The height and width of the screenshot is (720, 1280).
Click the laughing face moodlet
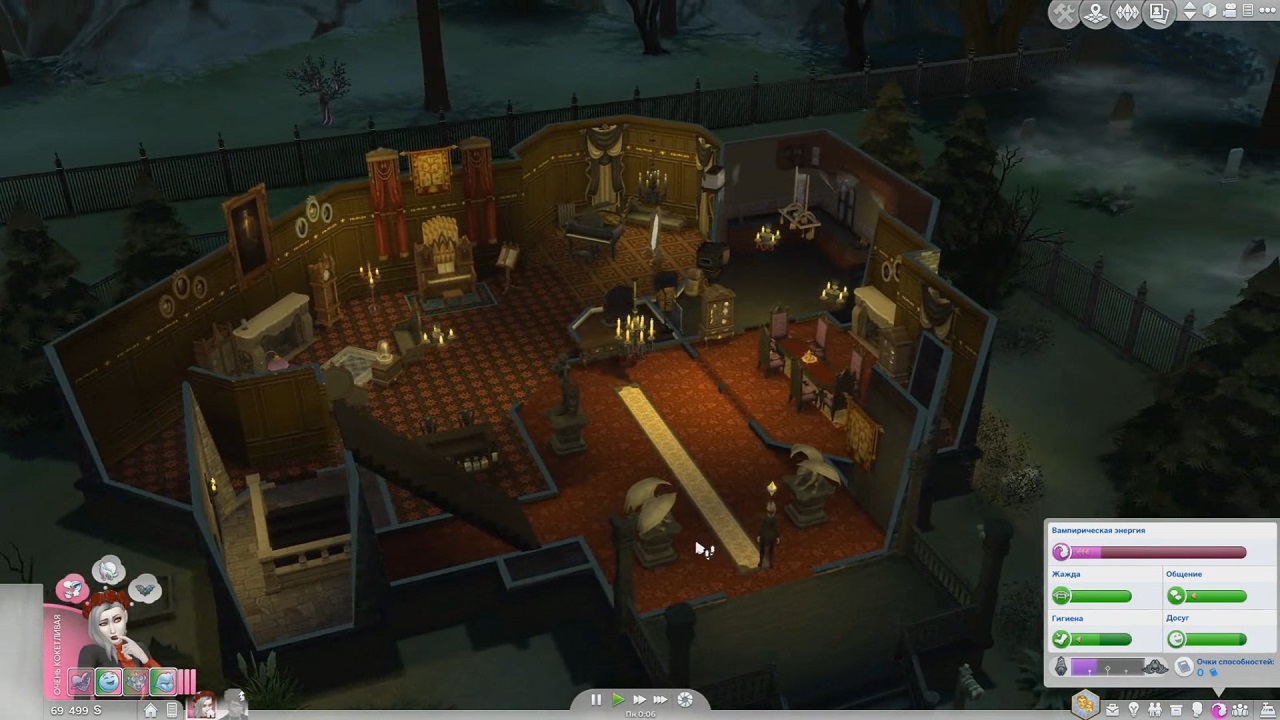point(108,682)
